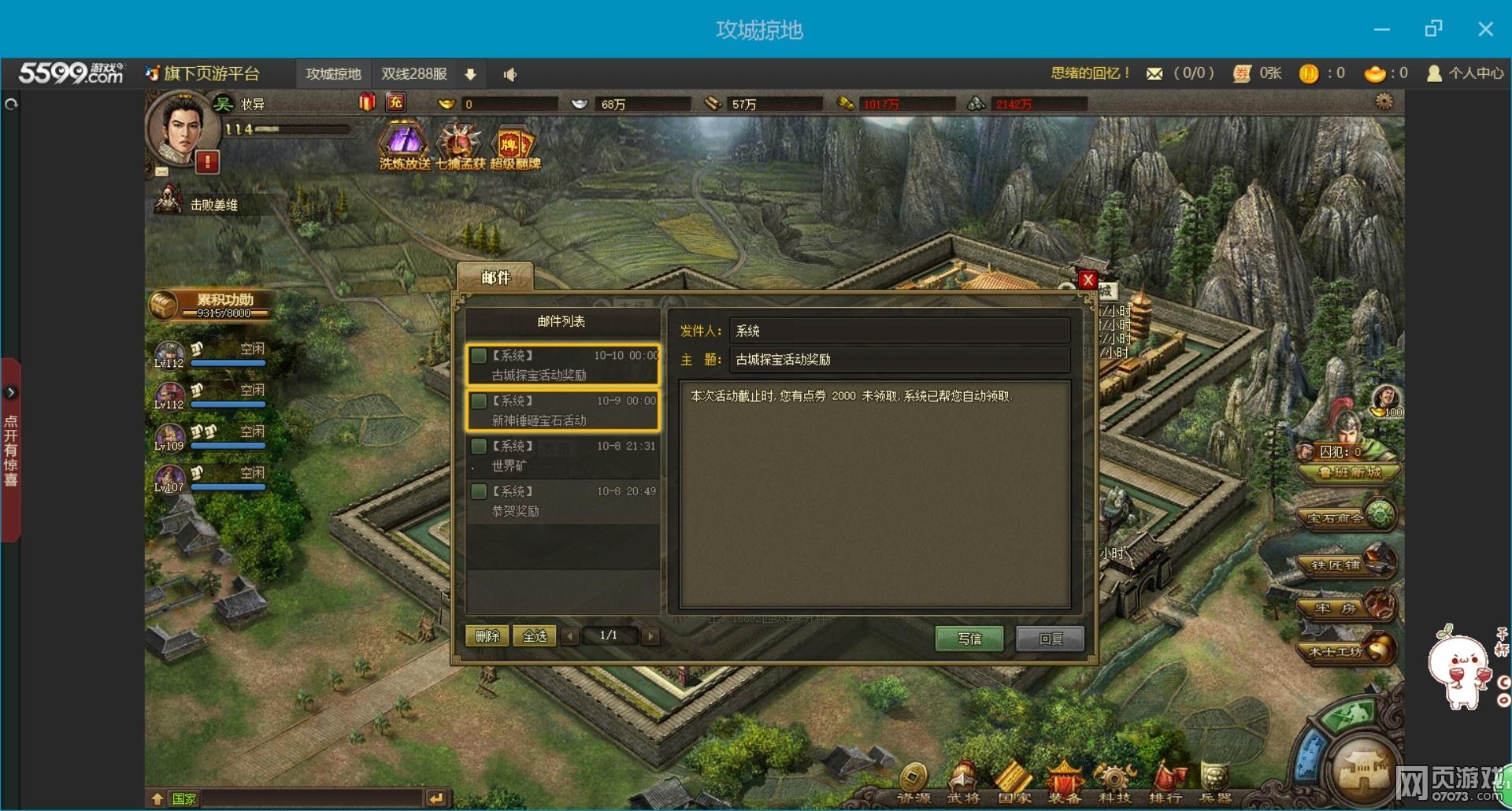Image resolution: width=1512 pixels, height=811 pixels.
Task: Open the 武将 menu in bottom bar
Action: click(x=962, y=783)
